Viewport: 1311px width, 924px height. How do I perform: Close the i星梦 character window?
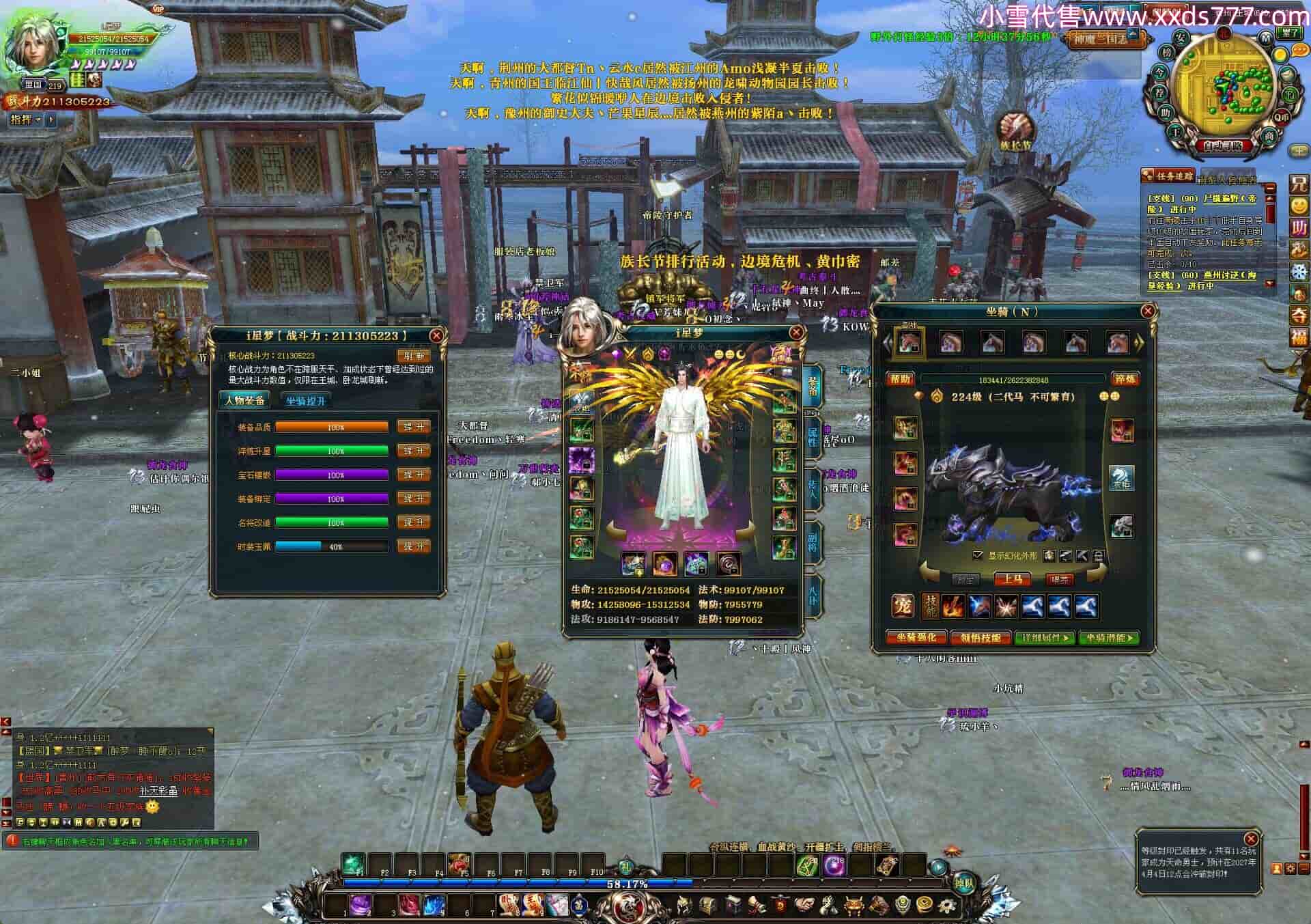[x=796, y=333]
